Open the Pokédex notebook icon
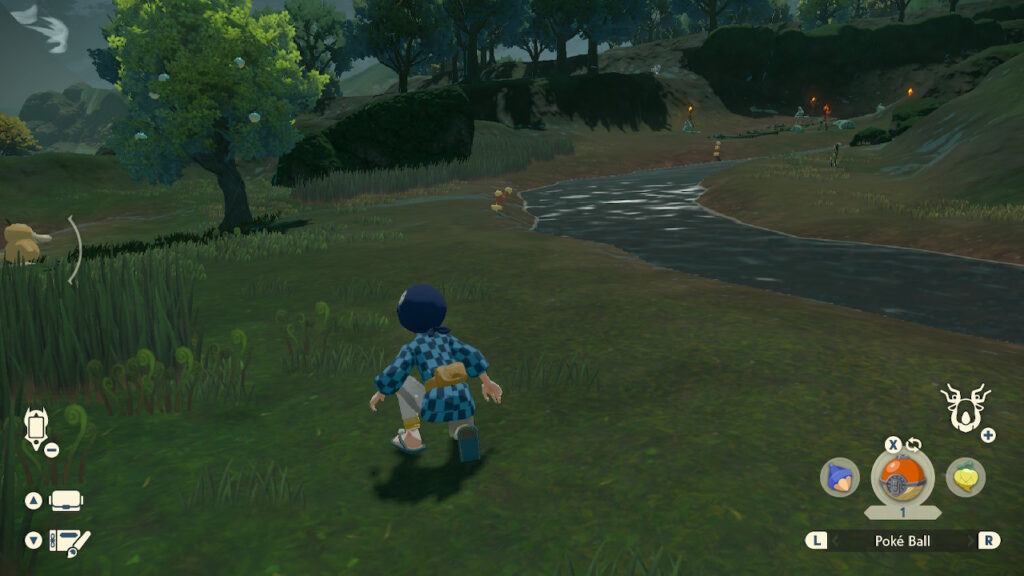Image resolution: width=1024 pixels, height=576 pixels. (x=69, y=541)
